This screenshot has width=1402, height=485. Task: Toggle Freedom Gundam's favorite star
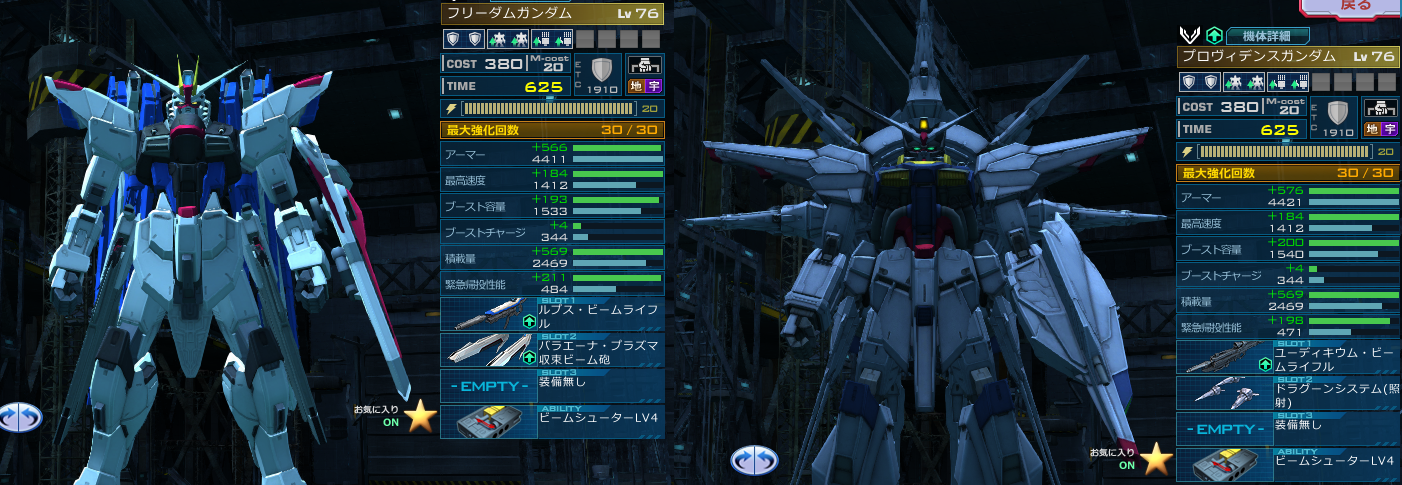click(x=421, y=415)
